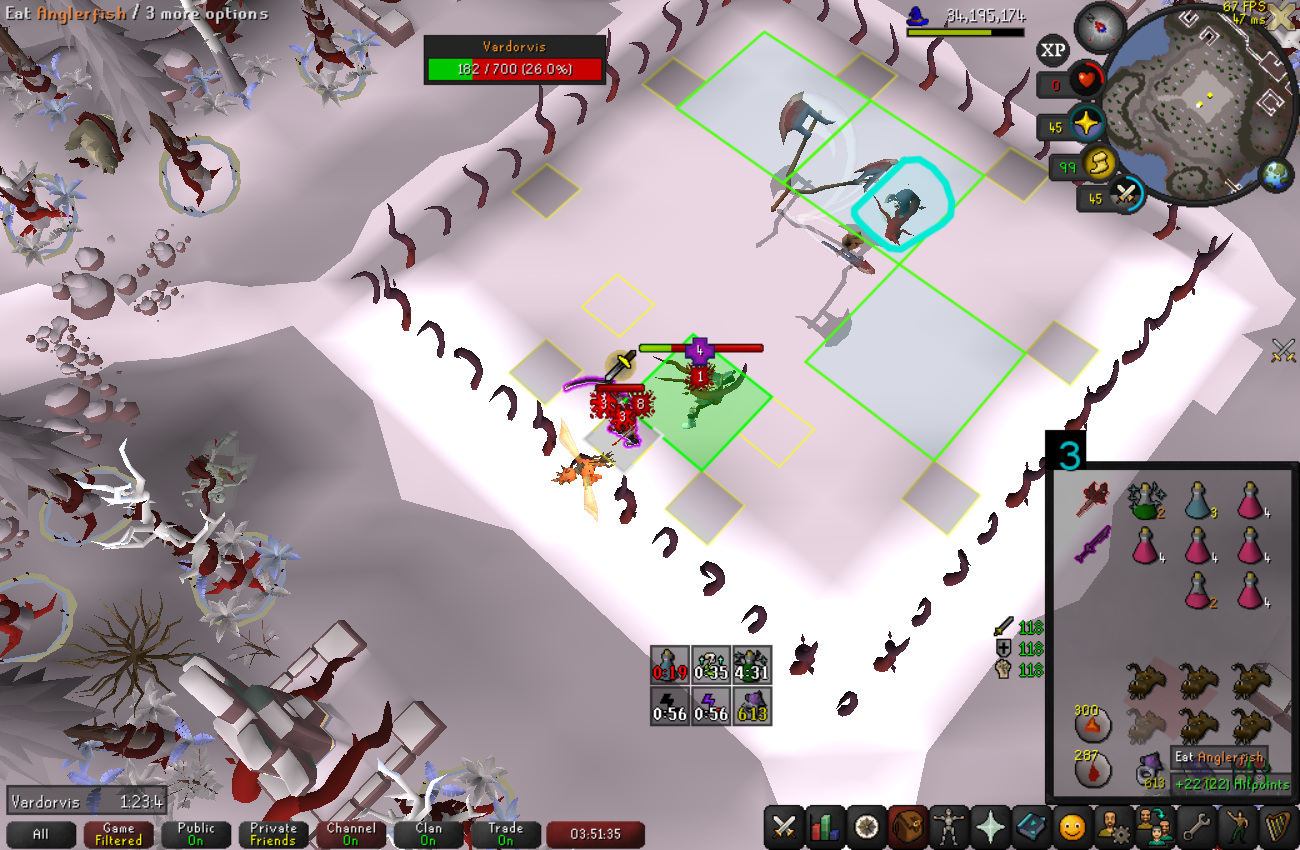This screenshot has width=1300, height=850.
Task: Open the wrench Settings tab
Action: point(1195,827)
